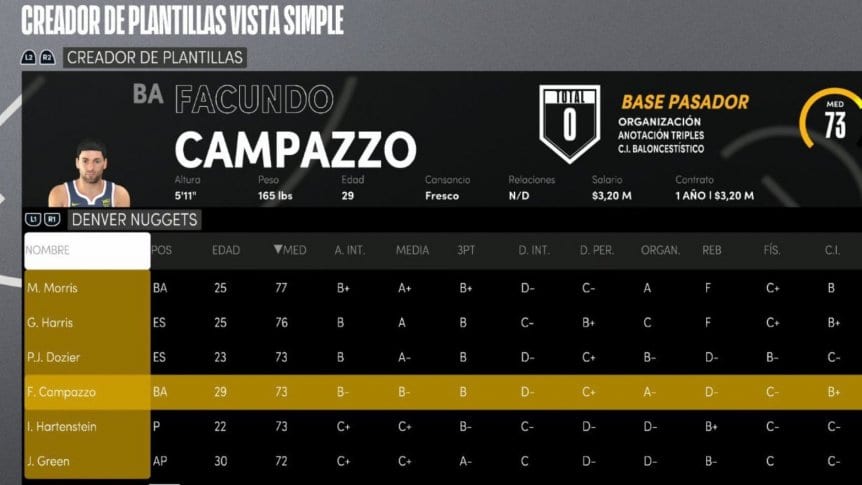Select F. Campazzo highlighted row
The height and width of the screenshot is (485, 862).
87,393
